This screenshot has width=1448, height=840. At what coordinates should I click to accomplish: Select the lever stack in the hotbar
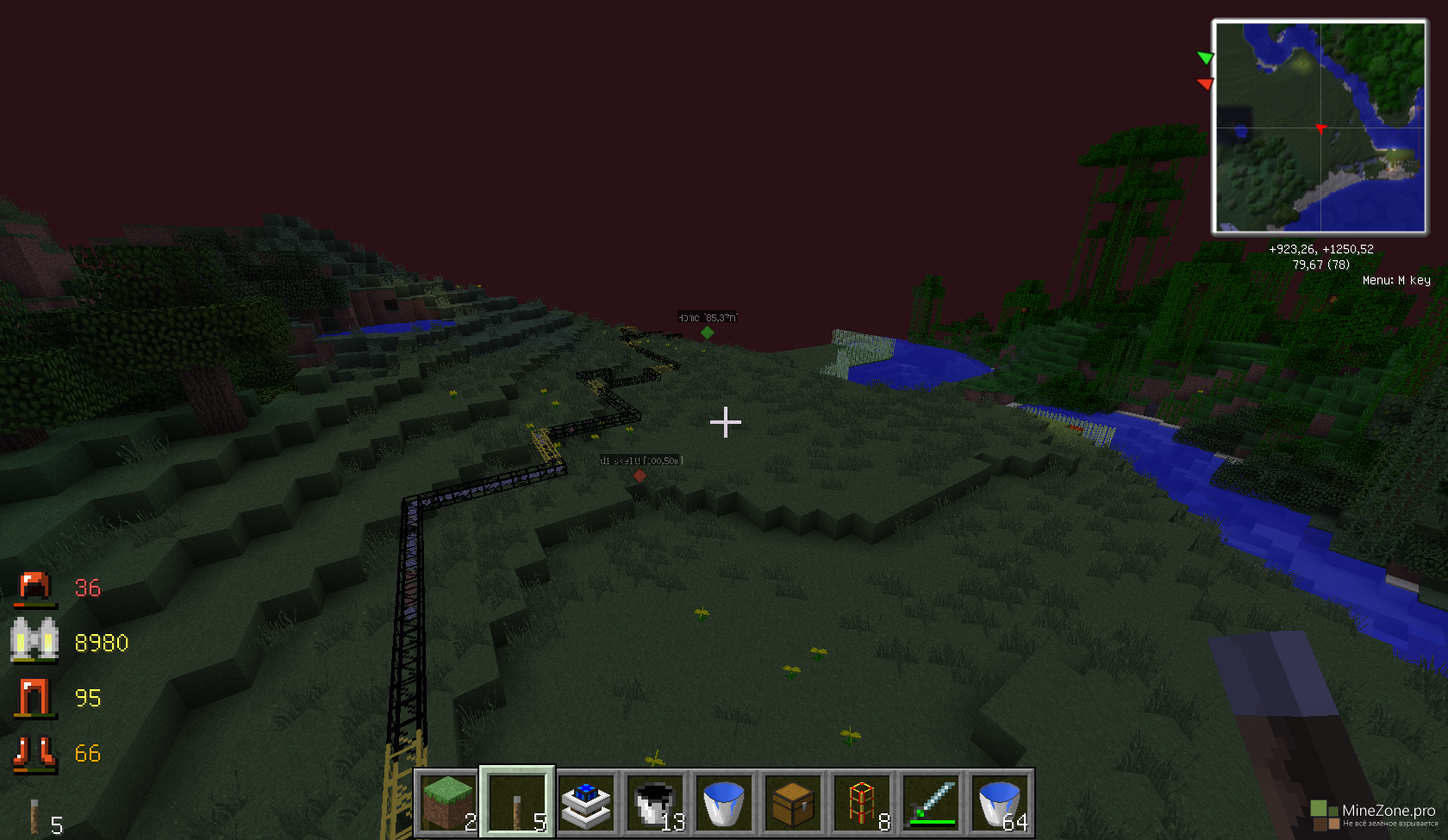(517, 802)
